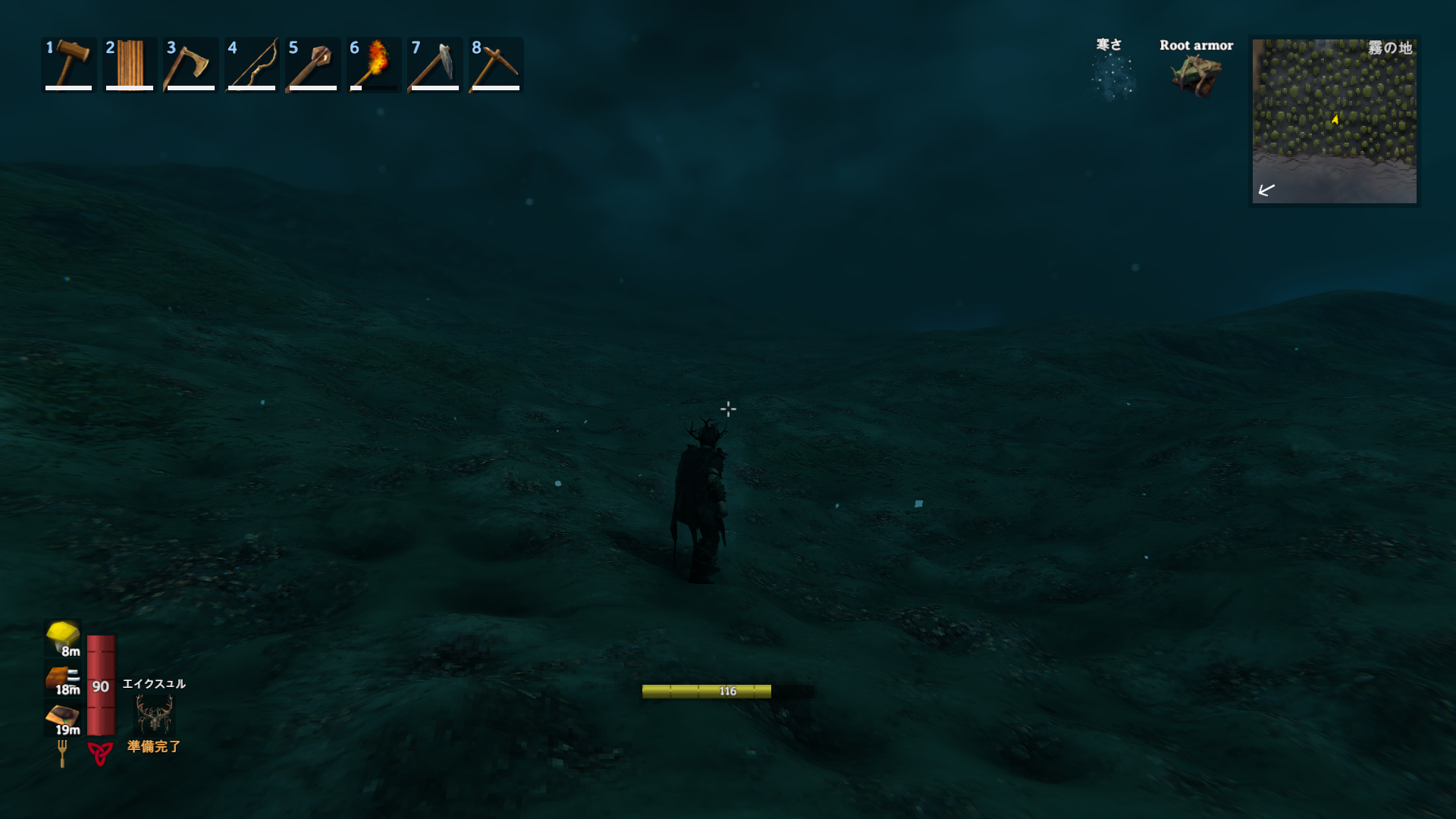Open the minimap labeled 霧の地
Viewport: 1456px width, 819px height.
tap(1334, 121)
